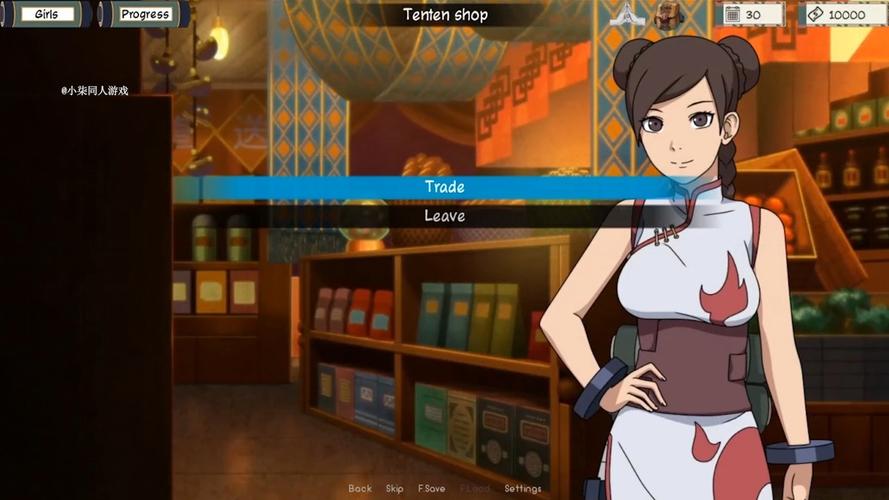Show the Progress screen
Image resolution: width=889 pixels, height=500 pixels.
[145, 14]
